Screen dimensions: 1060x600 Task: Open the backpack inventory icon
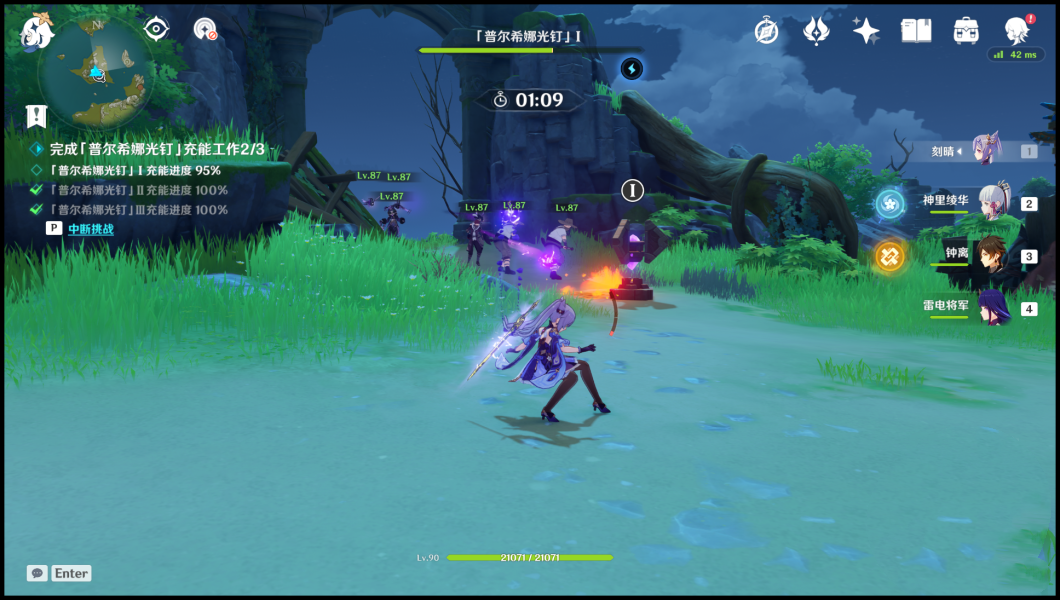[x=966, y=31]
